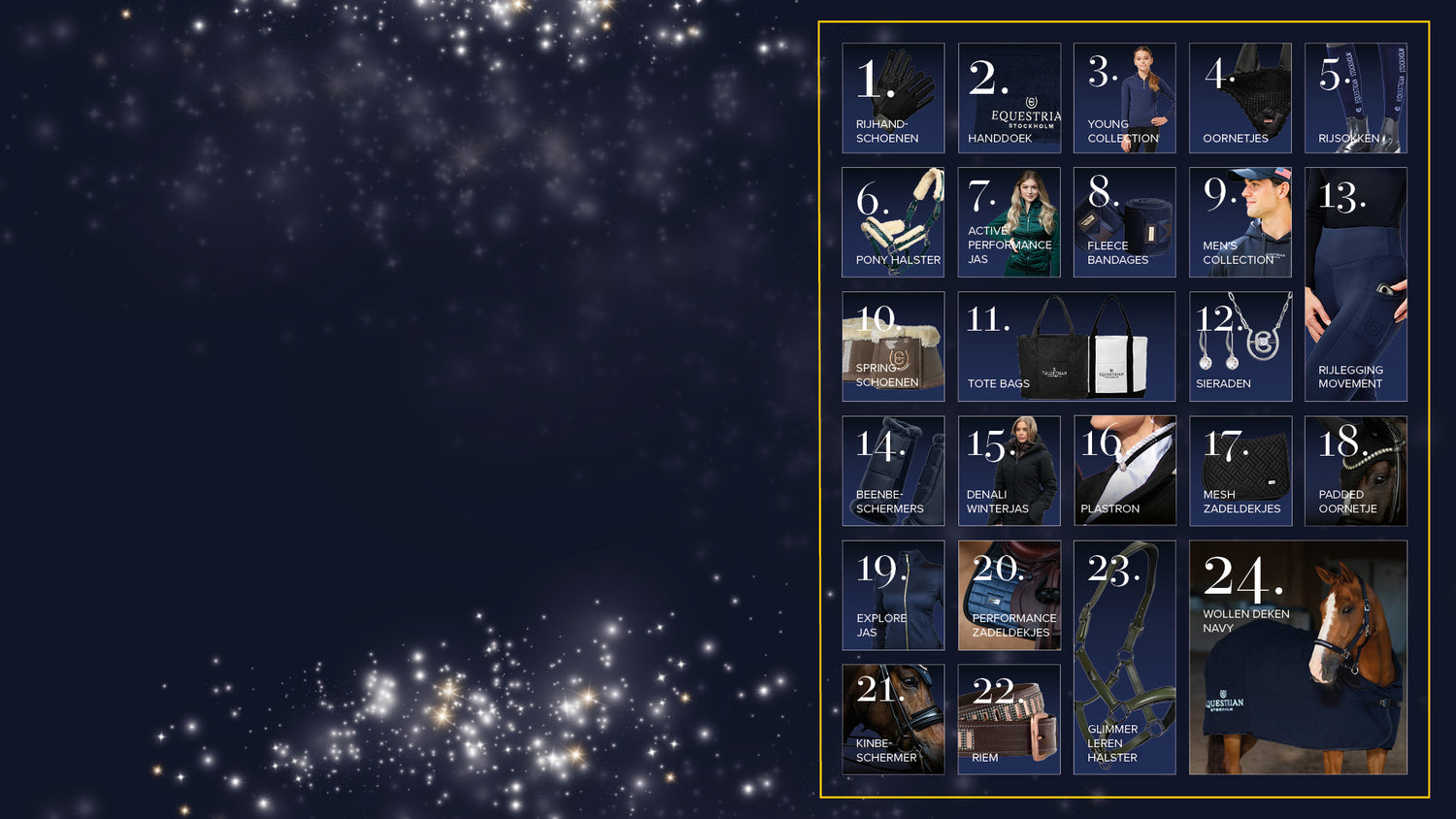Open the Tote Bags tile number 11
The width and height of the screenshot is (1456, 819).
pos(1066,346)
